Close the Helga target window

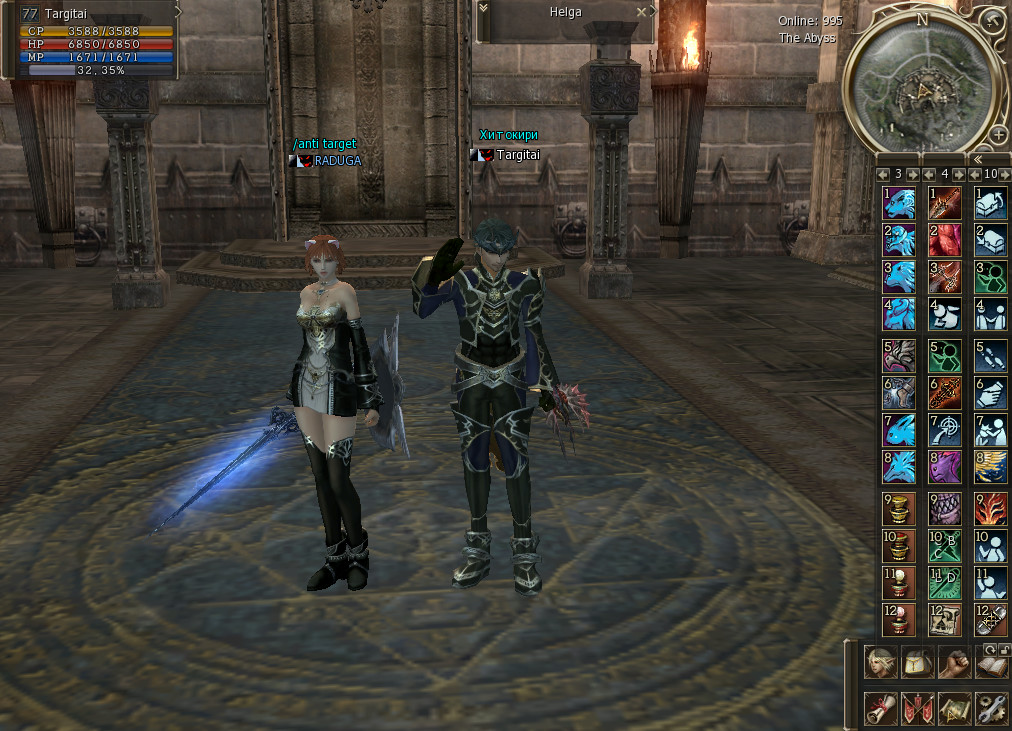pos(641,12)
